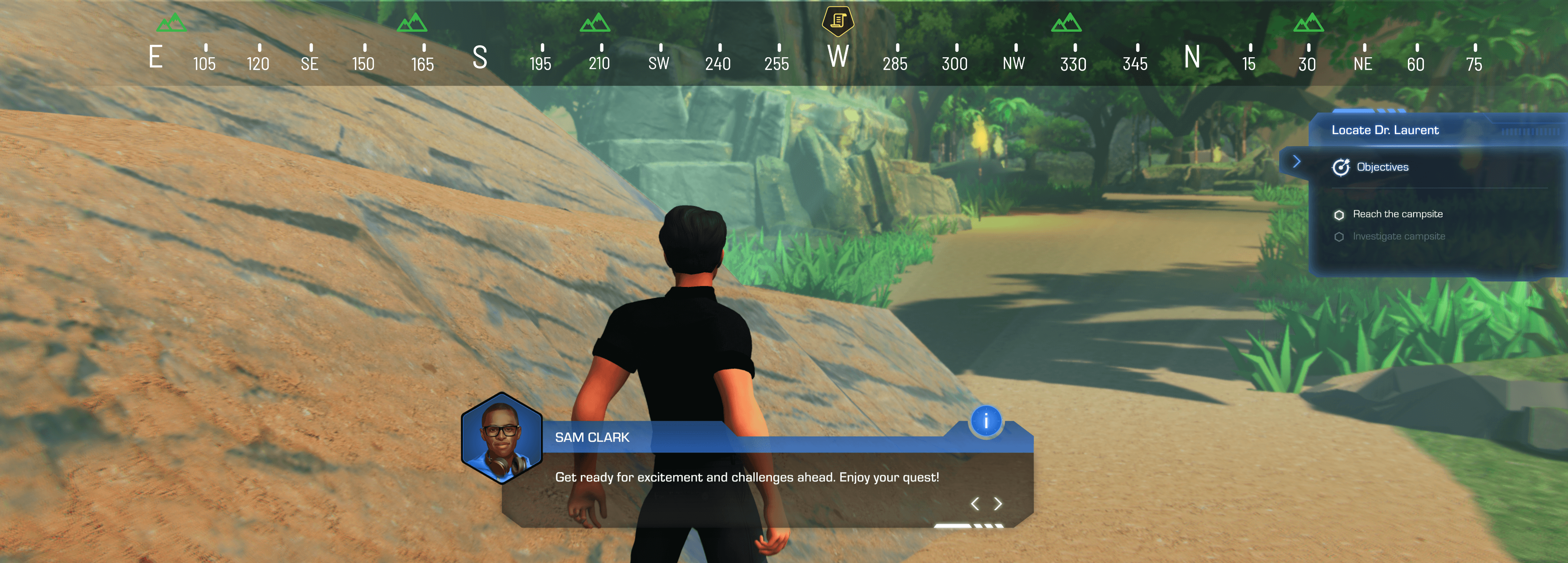Image resolution: width=1568 pixels, height=563 pixels.
Task: Click the quest scroll marker on compass
Action: (838, 21)
